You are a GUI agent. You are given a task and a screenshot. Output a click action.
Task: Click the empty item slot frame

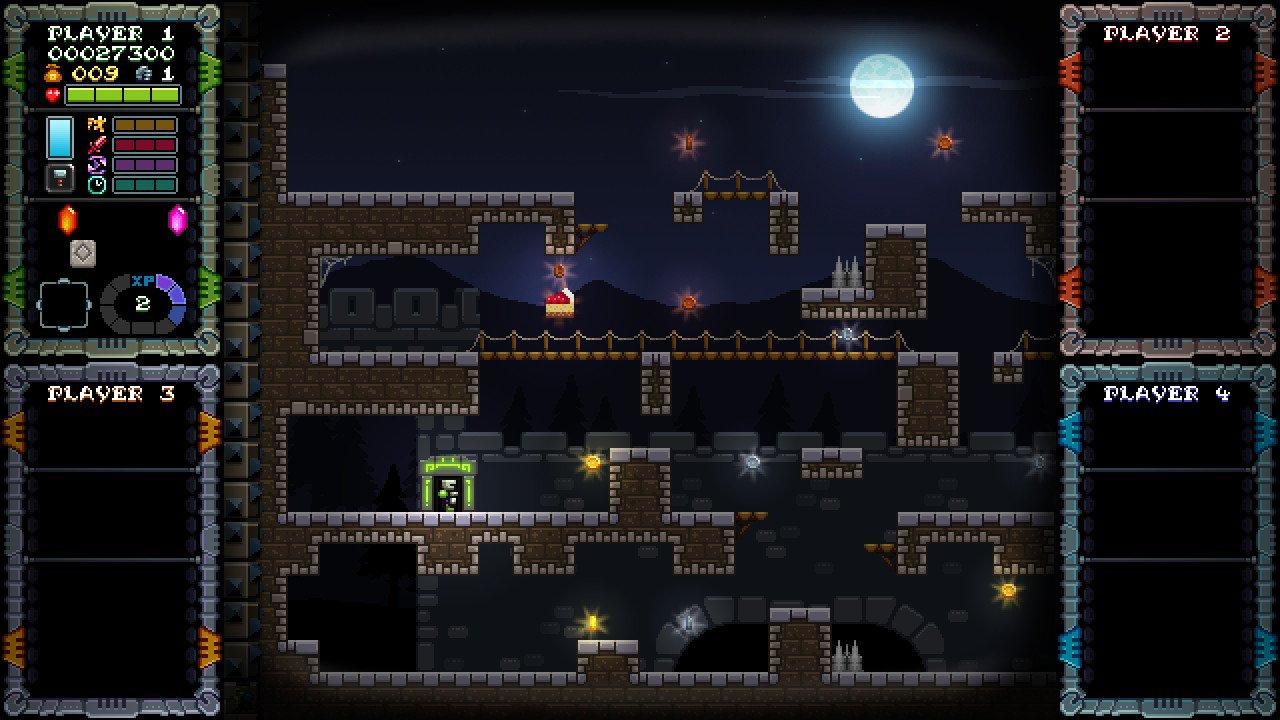[63, 305]
